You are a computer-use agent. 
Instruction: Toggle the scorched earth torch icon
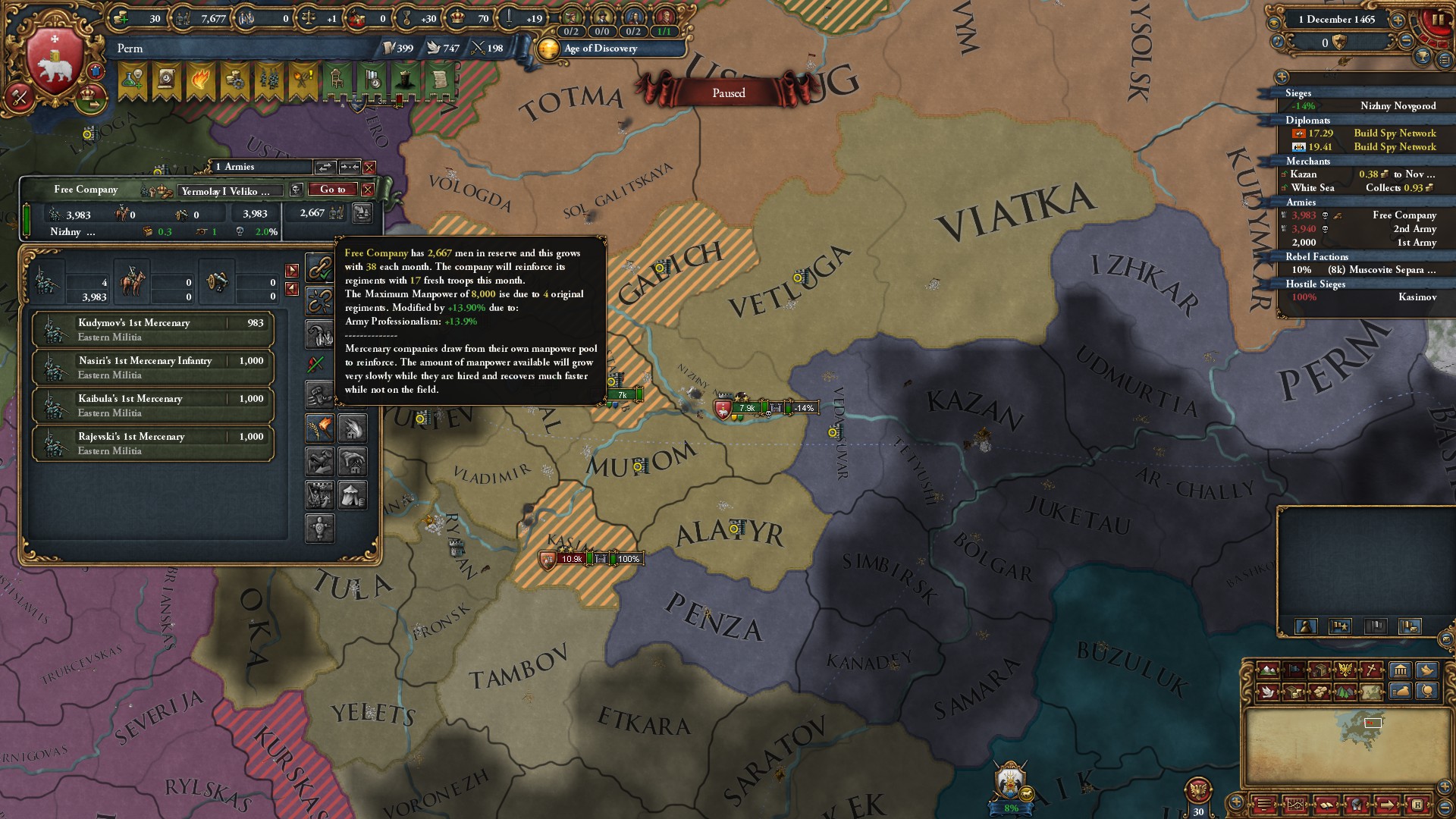pos(319,427)
